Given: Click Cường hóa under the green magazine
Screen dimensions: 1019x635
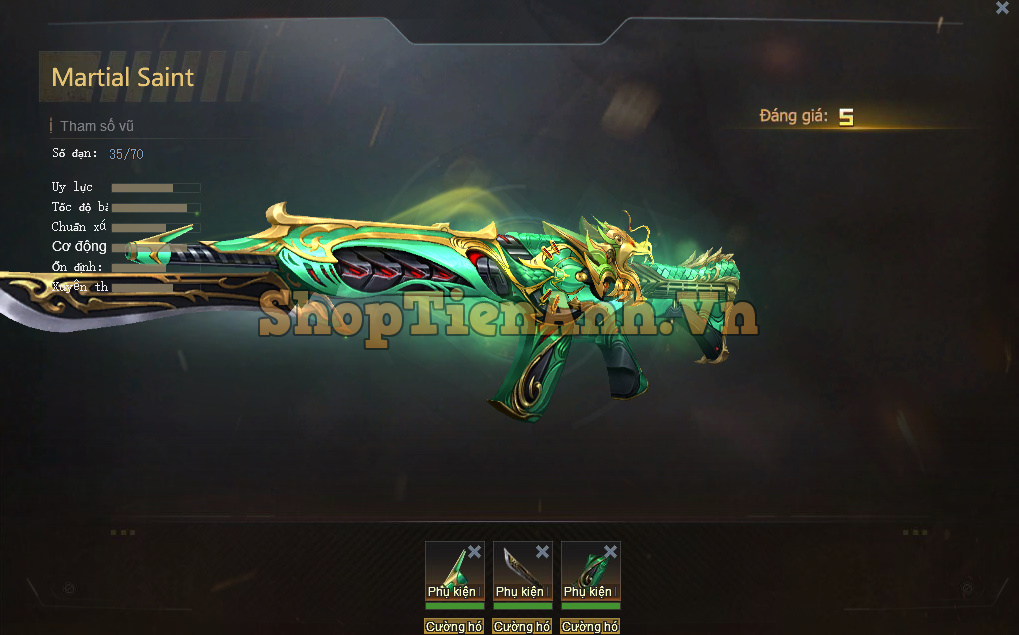Looking at the screenshot, I should (590, 627).
